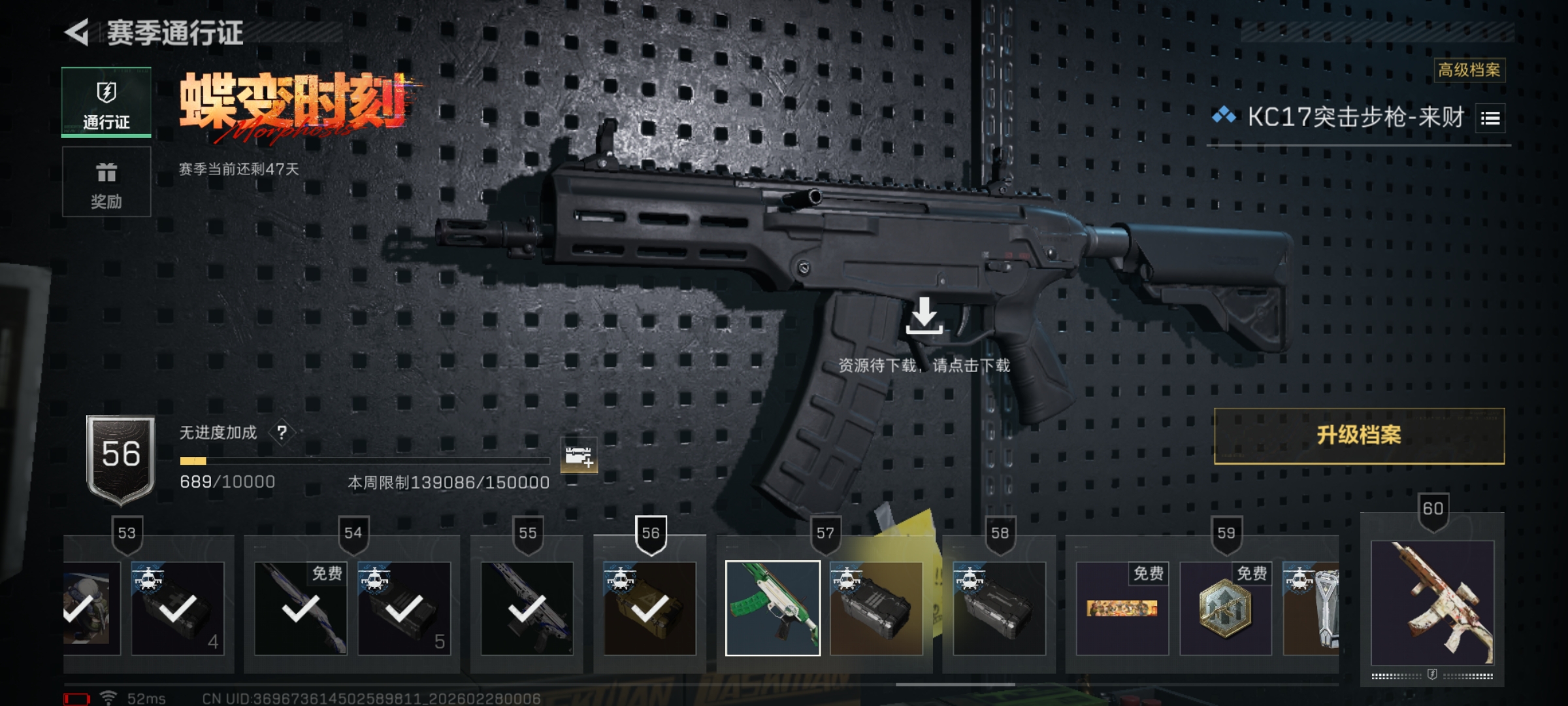Select the green rifle reward at level 57
The height and width of the screenshot is (706, 1568).
[x=773, y=608]
